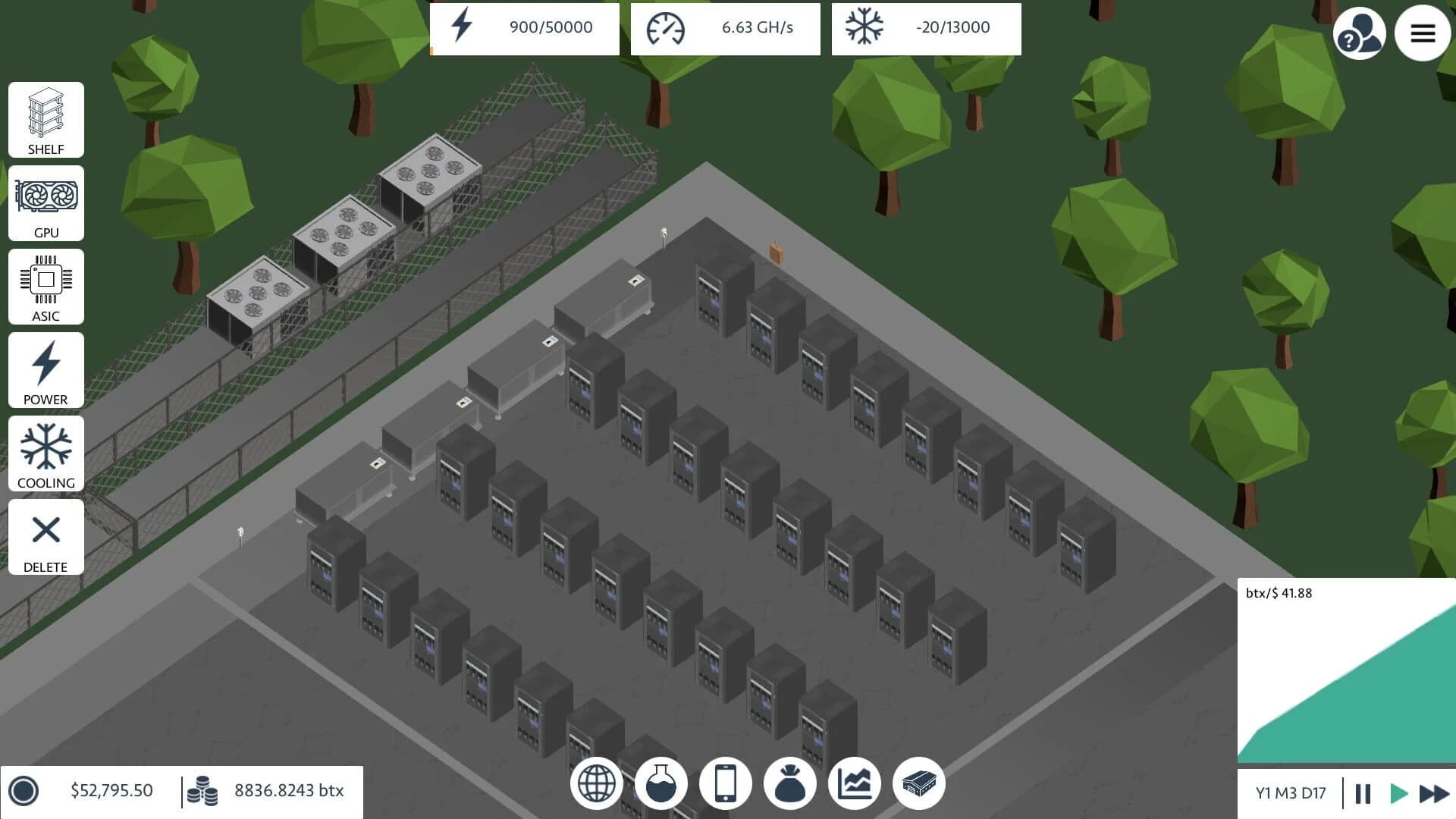
Task: Pause the game simulation
Action: coord(1361,793)
